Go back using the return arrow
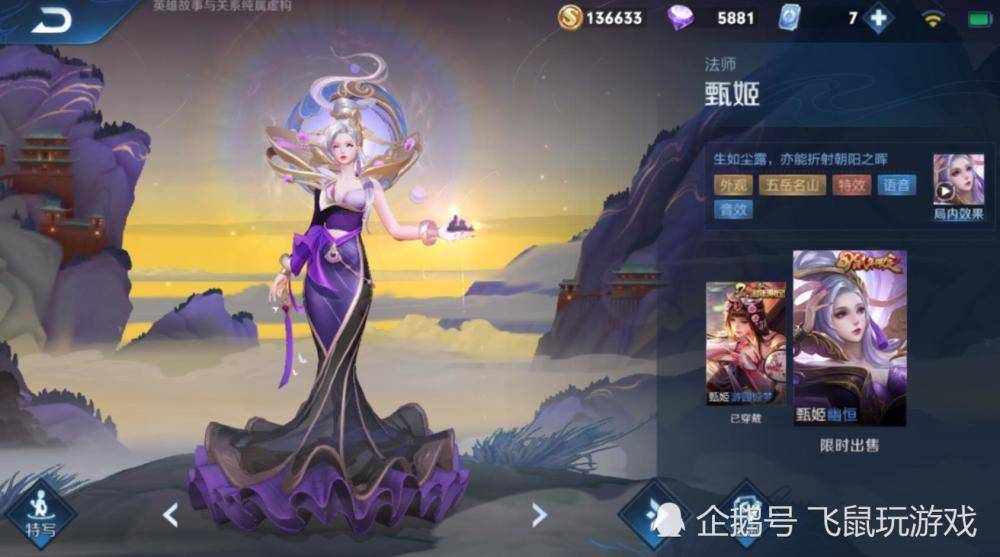This screenshot has width=1000, height=557. pos(50,20)
